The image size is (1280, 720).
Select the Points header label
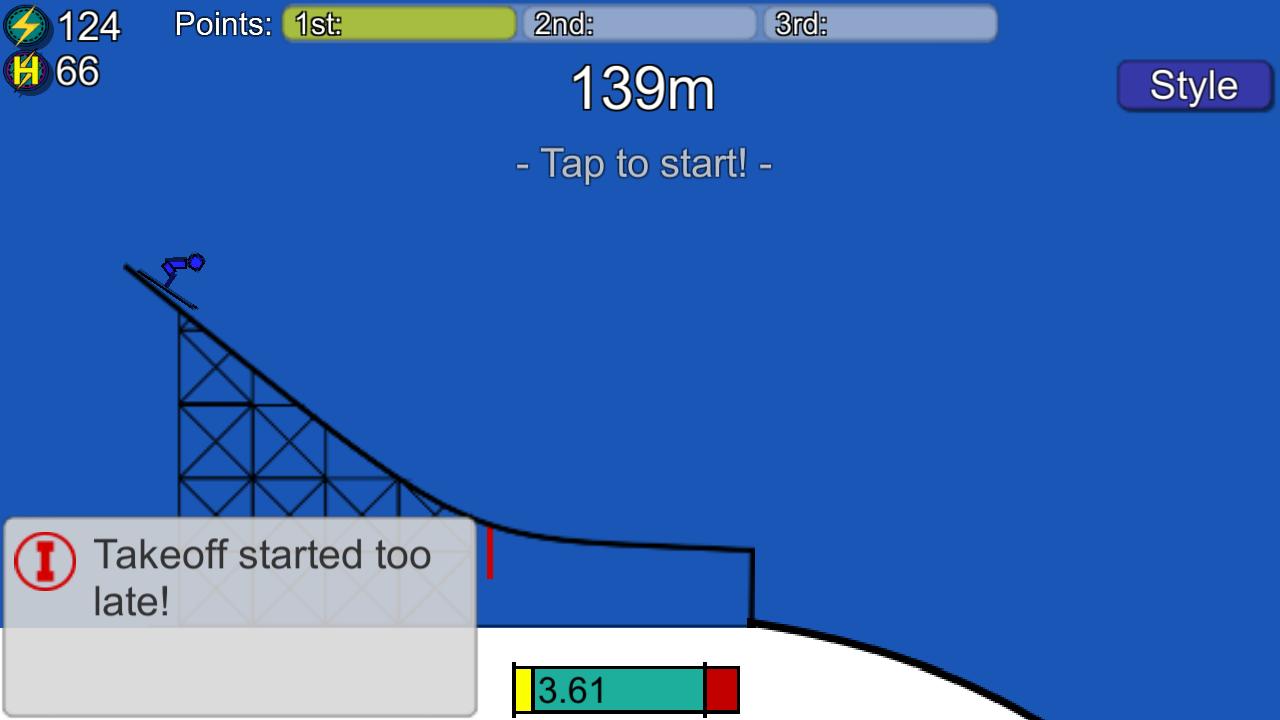(222, 24)
